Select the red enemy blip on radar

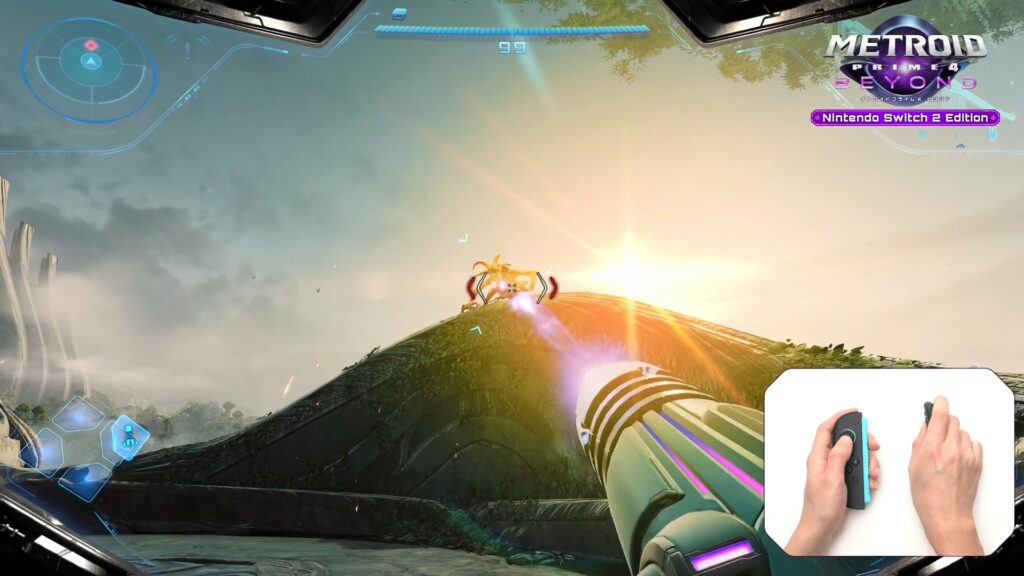pos(91,45)
